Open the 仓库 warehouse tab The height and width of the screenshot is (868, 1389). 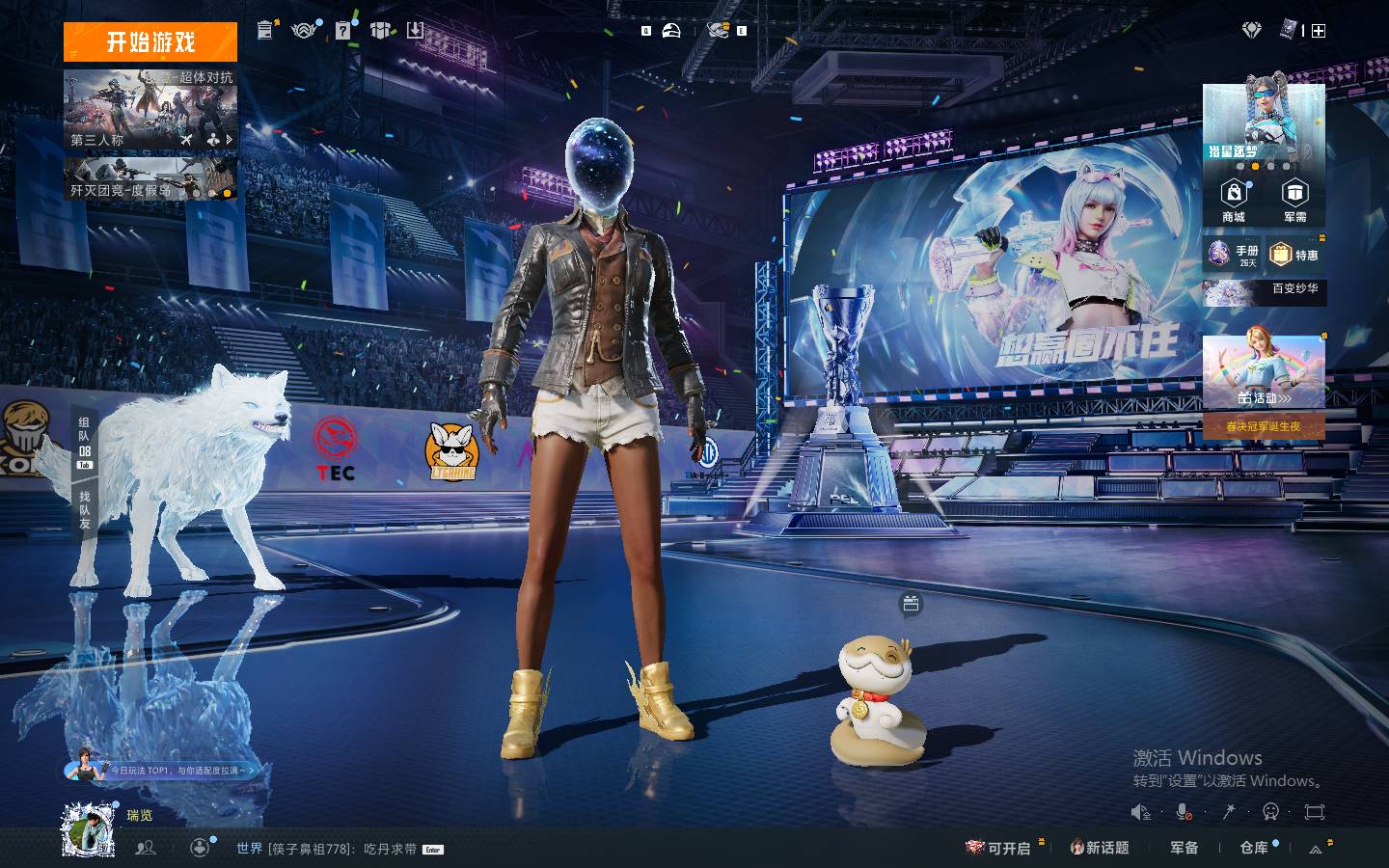click(x=1254, y=848)
